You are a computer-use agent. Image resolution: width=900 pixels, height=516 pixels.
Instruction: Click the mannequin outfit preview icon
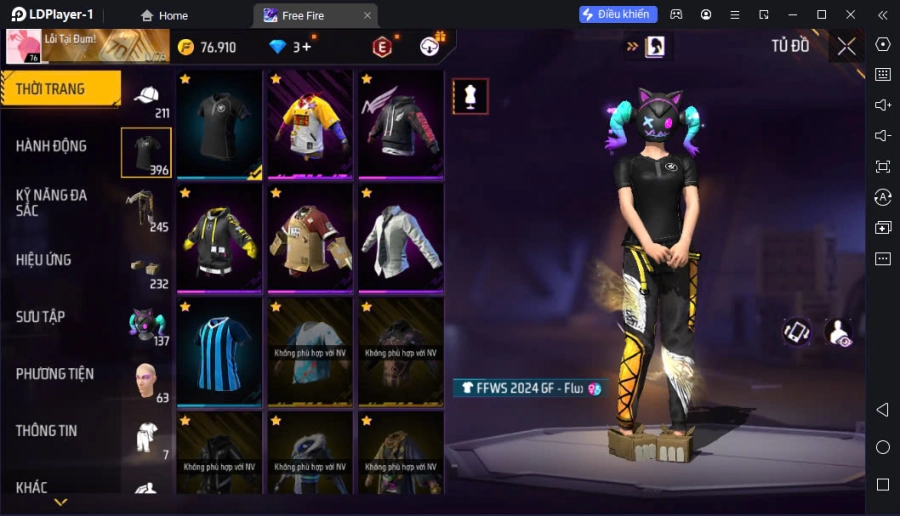coord(470,96)
